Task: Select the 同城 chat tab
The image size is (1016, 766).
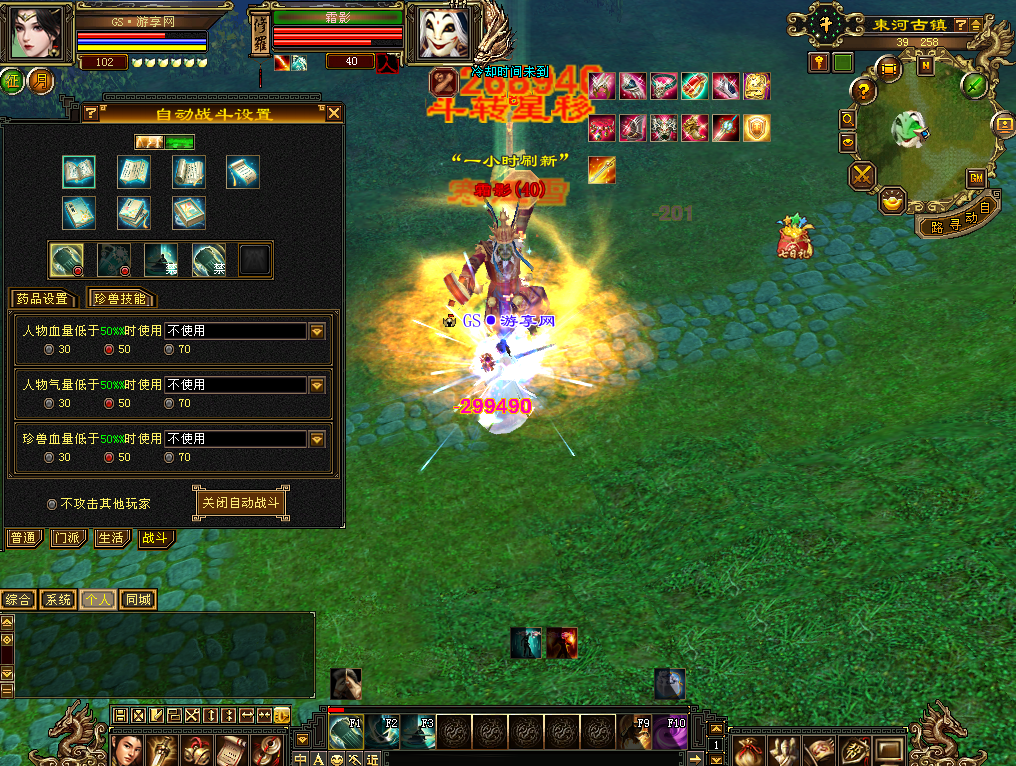Action: pos(138,600)
